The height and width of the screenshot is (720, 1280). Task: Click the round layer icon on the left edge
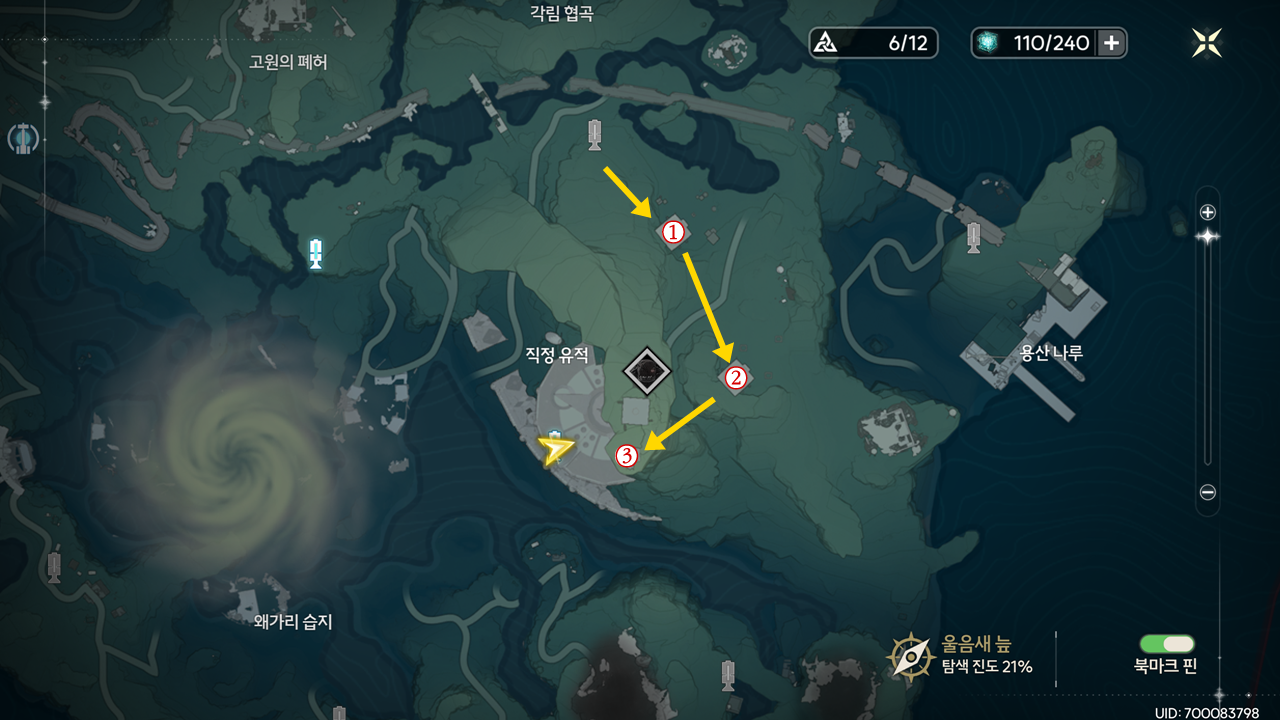click(x=23, y=138)
